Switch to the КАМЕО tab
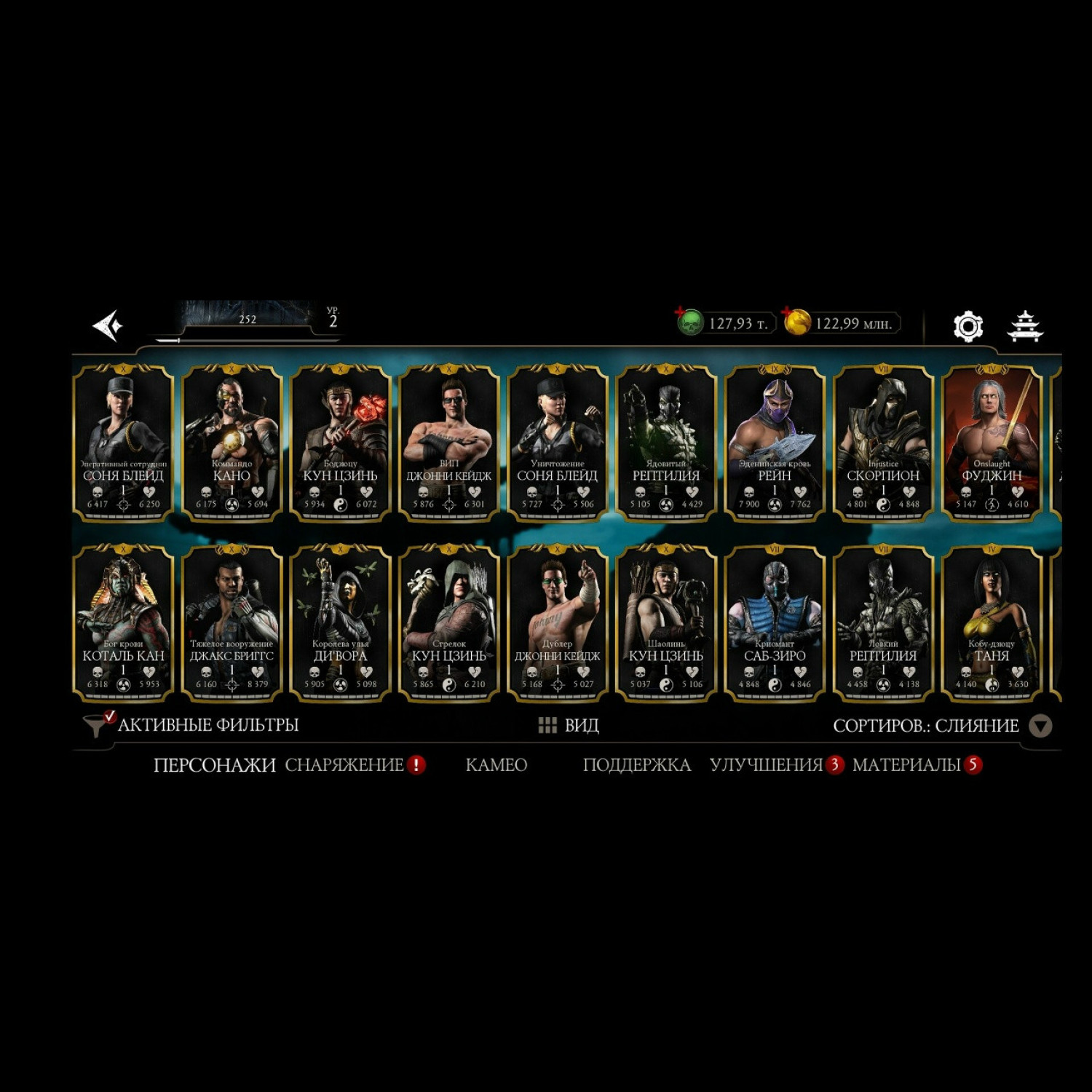Image resolution: width=1092 pixels, height=1092 pixels. coord(496,765)
